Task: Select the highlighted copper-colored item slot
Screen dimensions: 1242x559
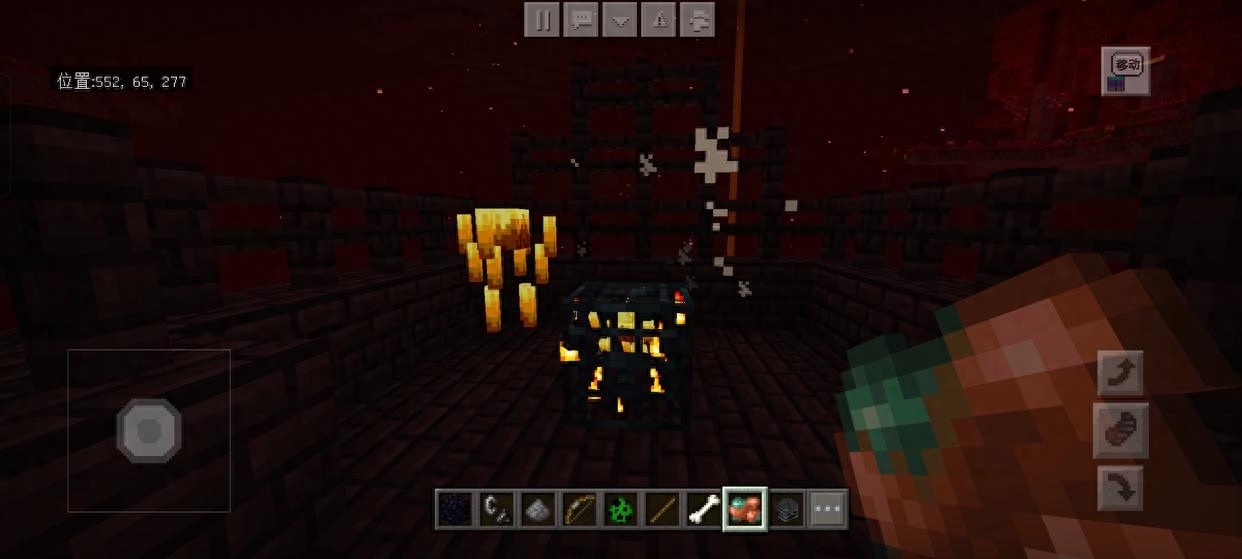Action: pos(745,510)
